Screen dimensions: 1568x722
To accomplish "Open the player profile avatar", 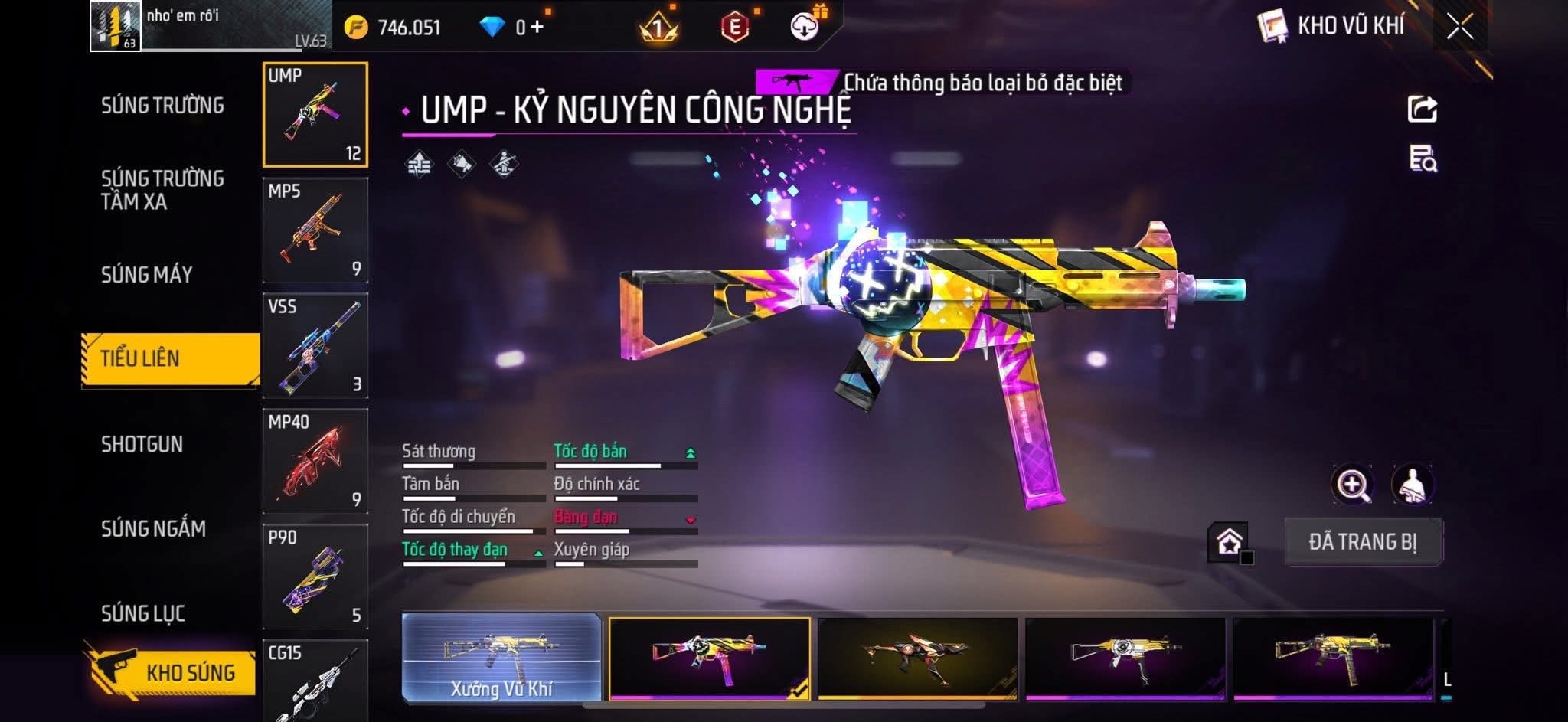I will point(115,26).
